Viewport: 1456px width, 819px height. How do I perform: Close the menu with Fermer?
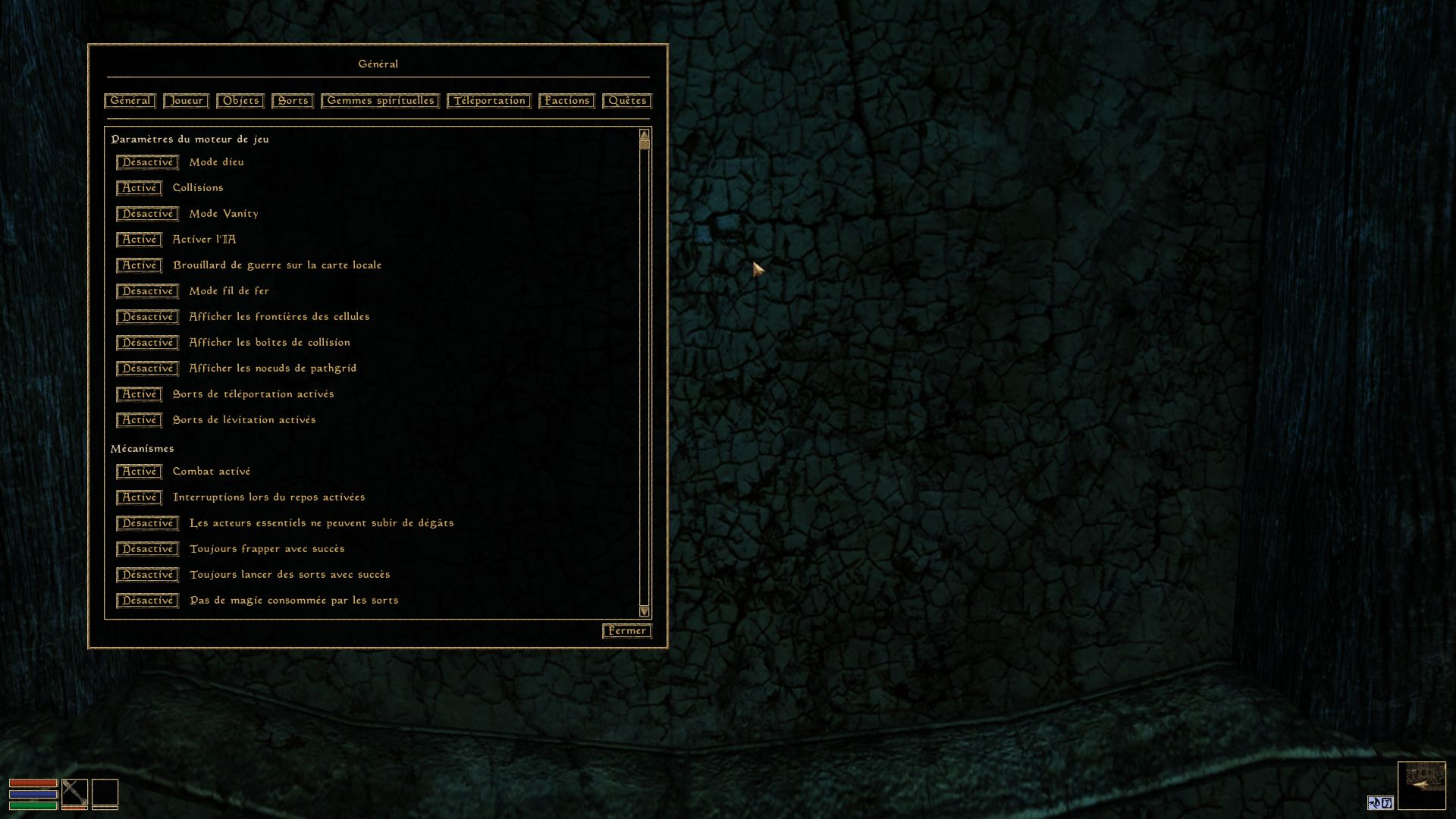627,631
